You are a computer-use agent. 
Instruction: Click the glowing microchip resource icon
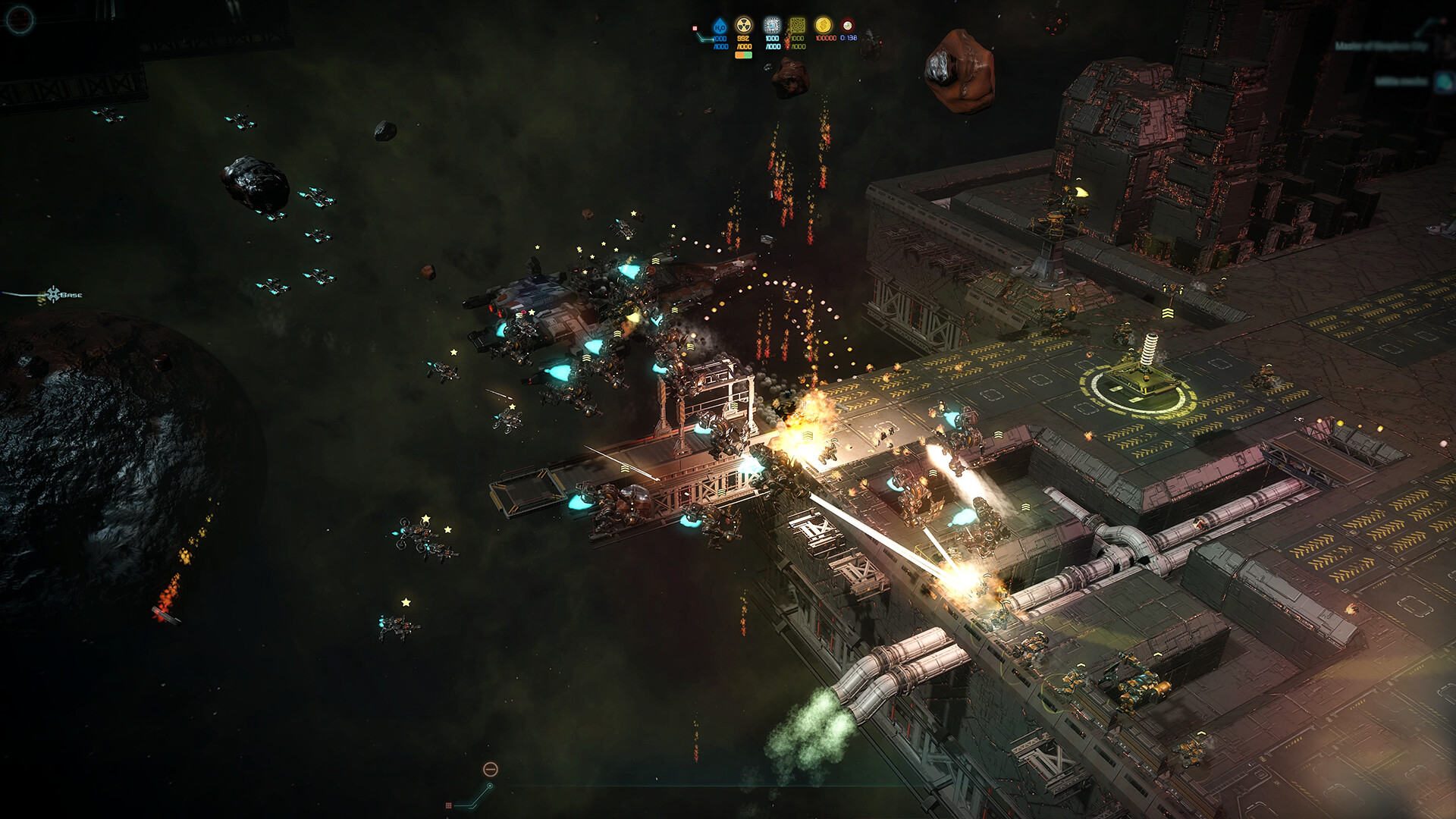pyautogui.click(x=772, y=26)
